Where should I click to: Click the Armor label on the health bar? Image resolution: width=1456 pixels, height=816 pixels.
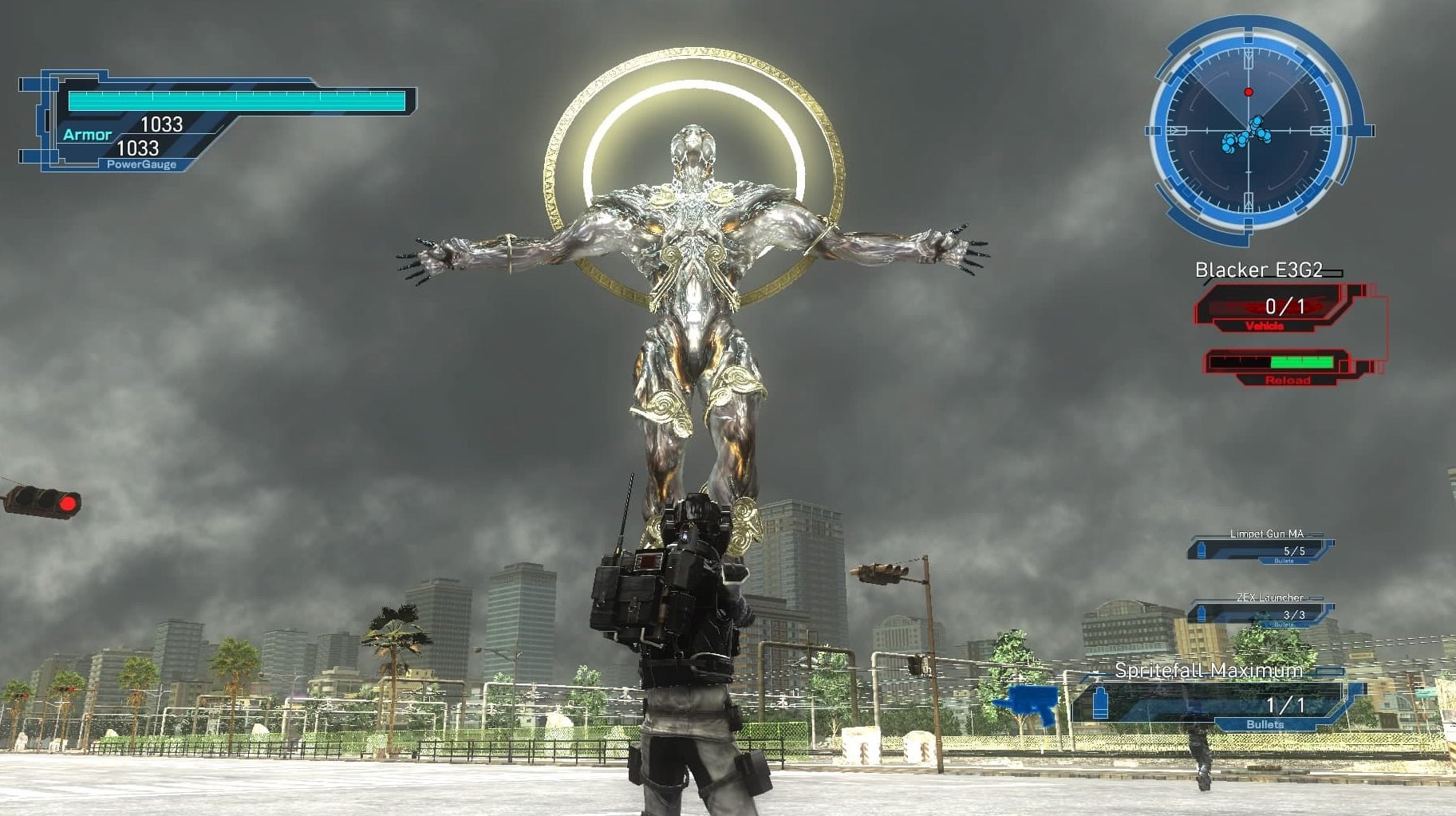[x=88, y=134]
